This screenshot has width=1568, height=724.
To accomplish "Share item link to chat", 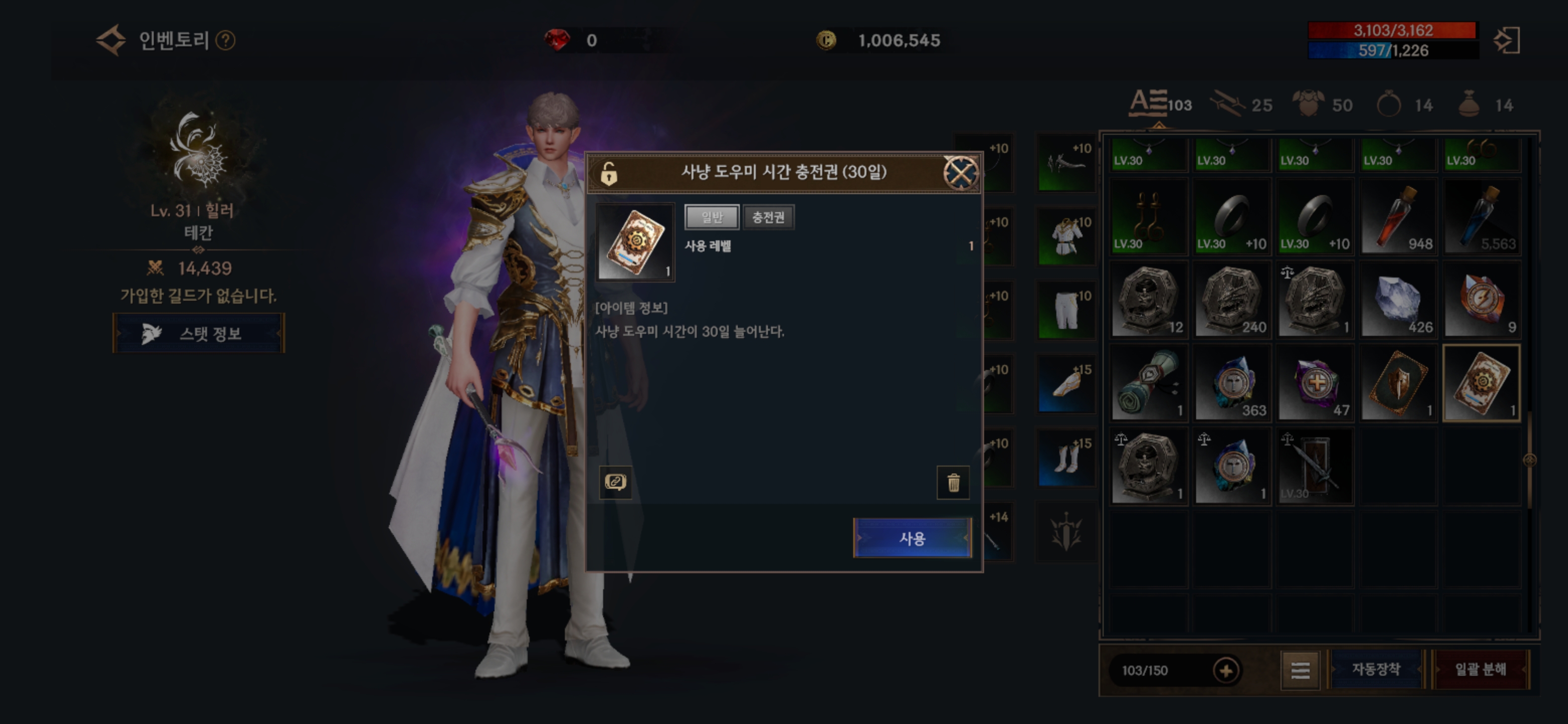I will [615, 483].
